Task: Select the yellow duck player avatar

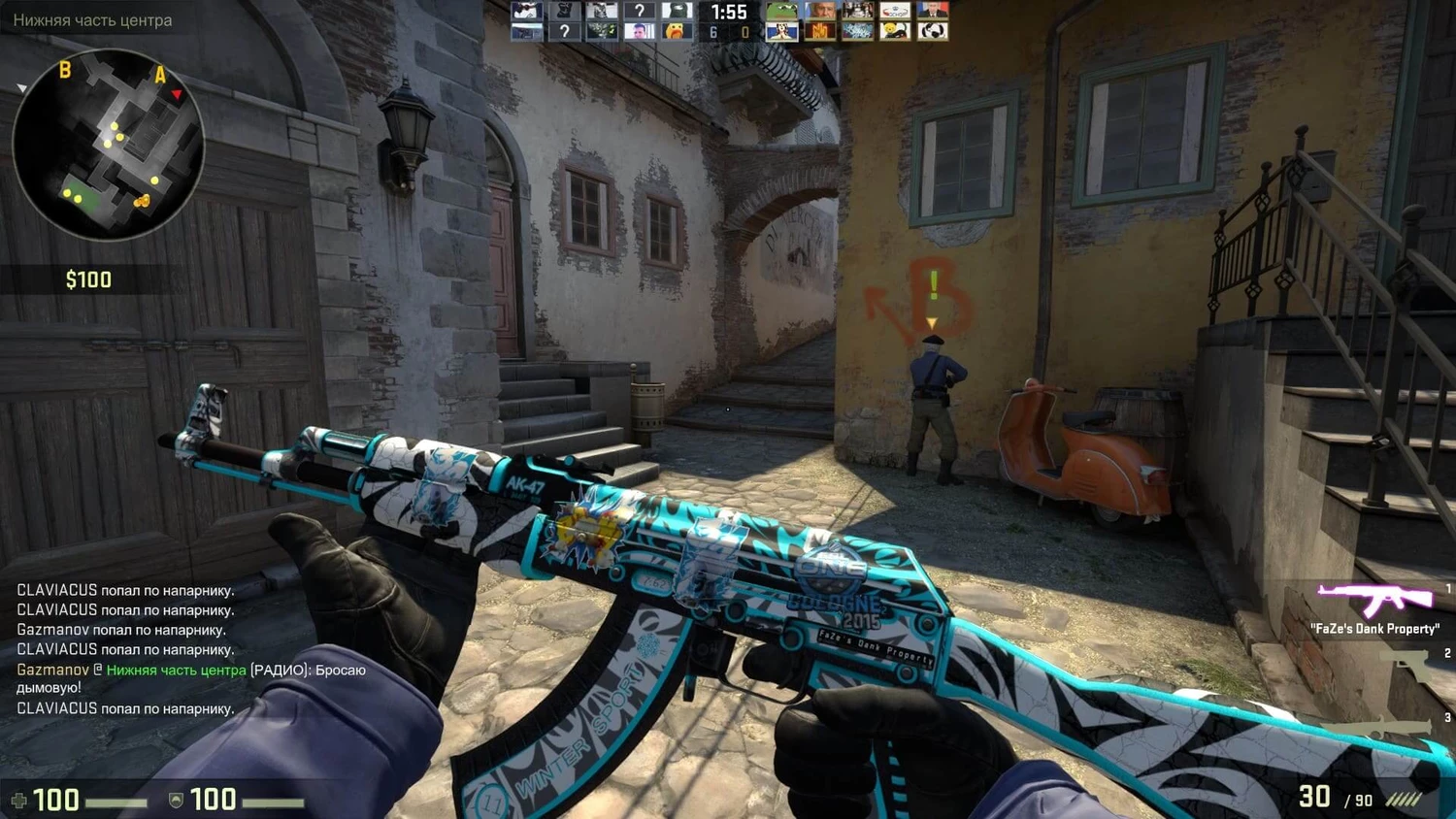Action: tap(676, 31)
